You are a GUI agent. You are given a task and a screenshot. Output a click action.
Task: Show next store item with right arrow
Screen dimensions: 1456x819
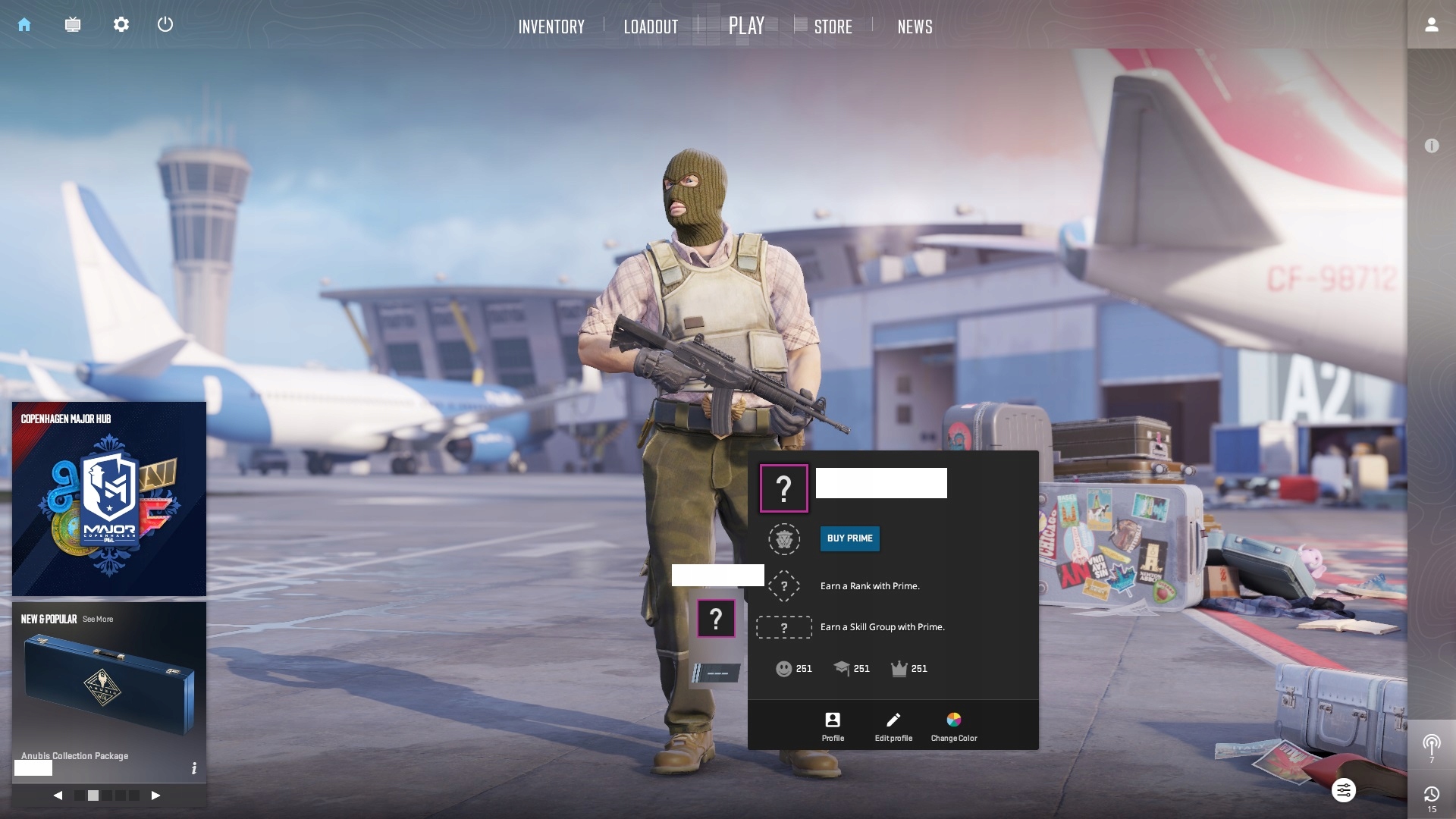[155, 795]
